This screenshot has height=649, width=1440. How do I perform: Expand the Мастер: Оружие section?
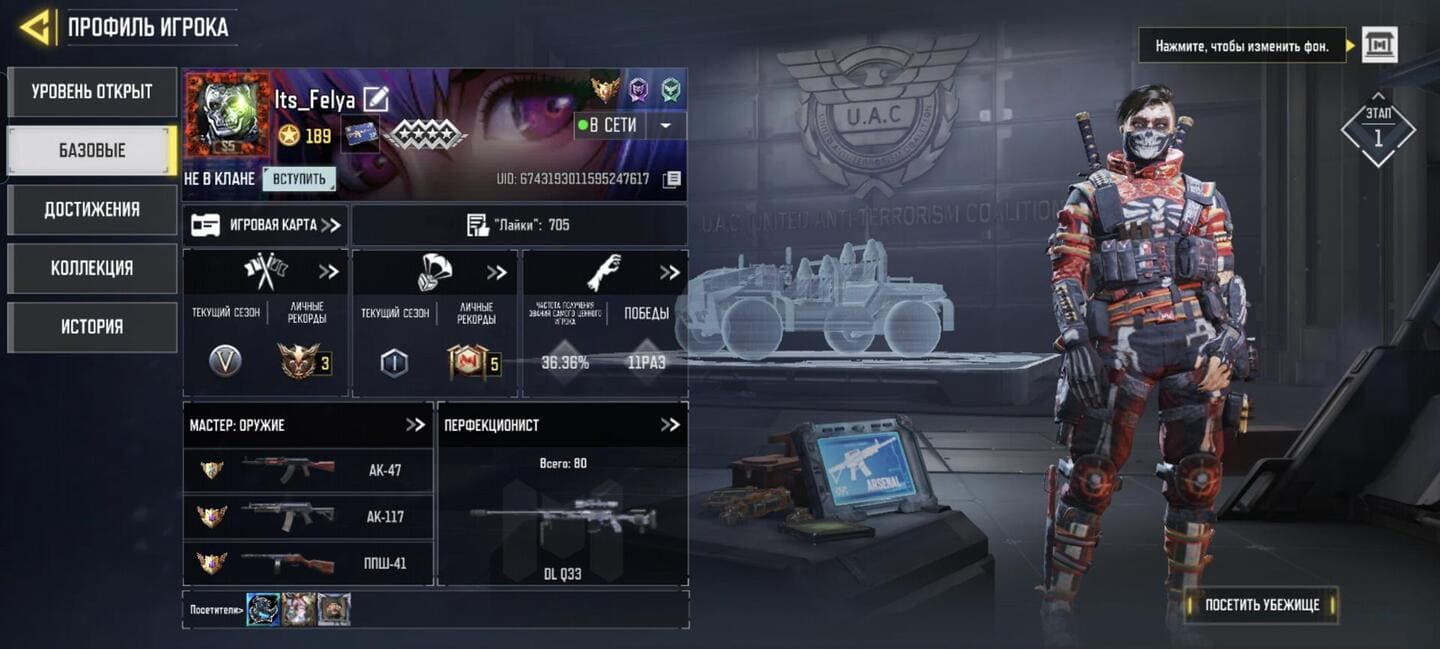415,425
